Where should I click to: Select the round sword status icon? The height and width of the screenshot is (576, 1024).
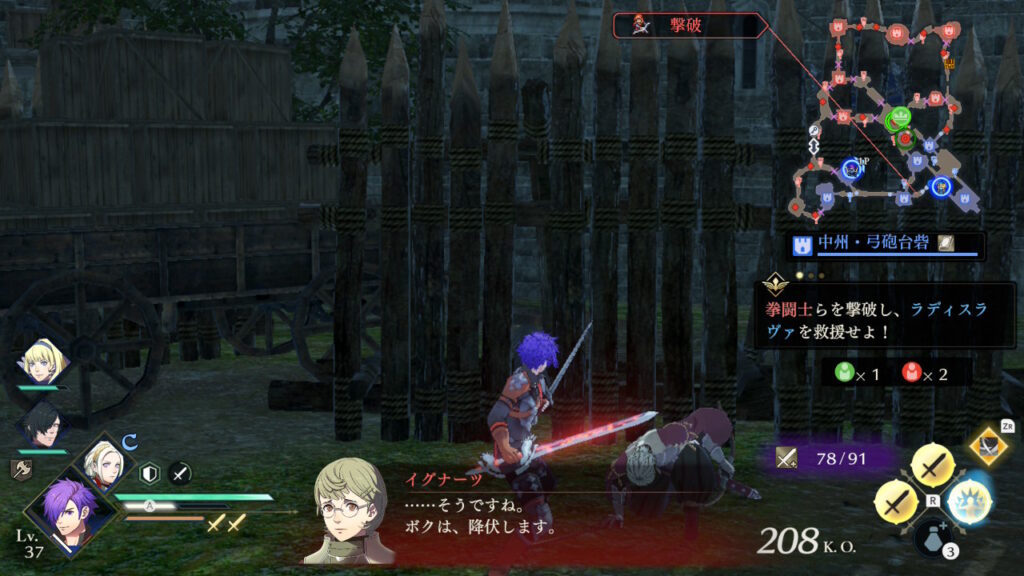180,473
